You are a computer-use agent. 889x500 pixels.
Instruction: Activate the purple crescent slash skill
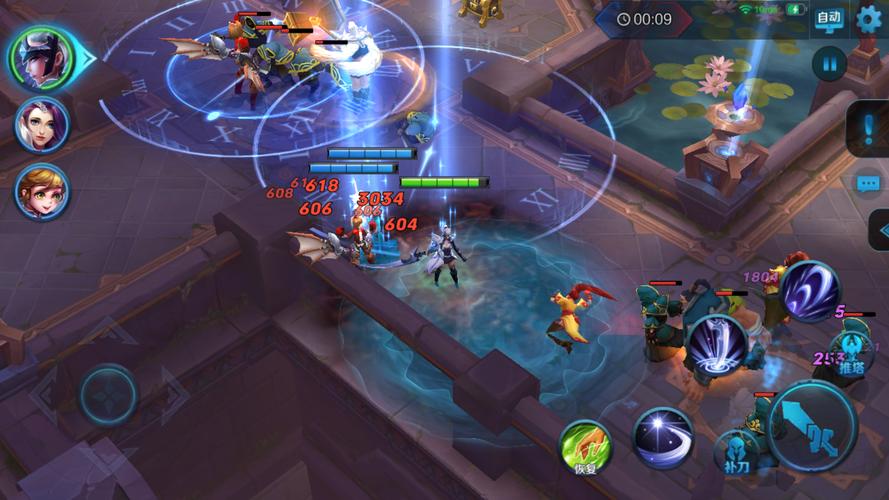[809, 291]
